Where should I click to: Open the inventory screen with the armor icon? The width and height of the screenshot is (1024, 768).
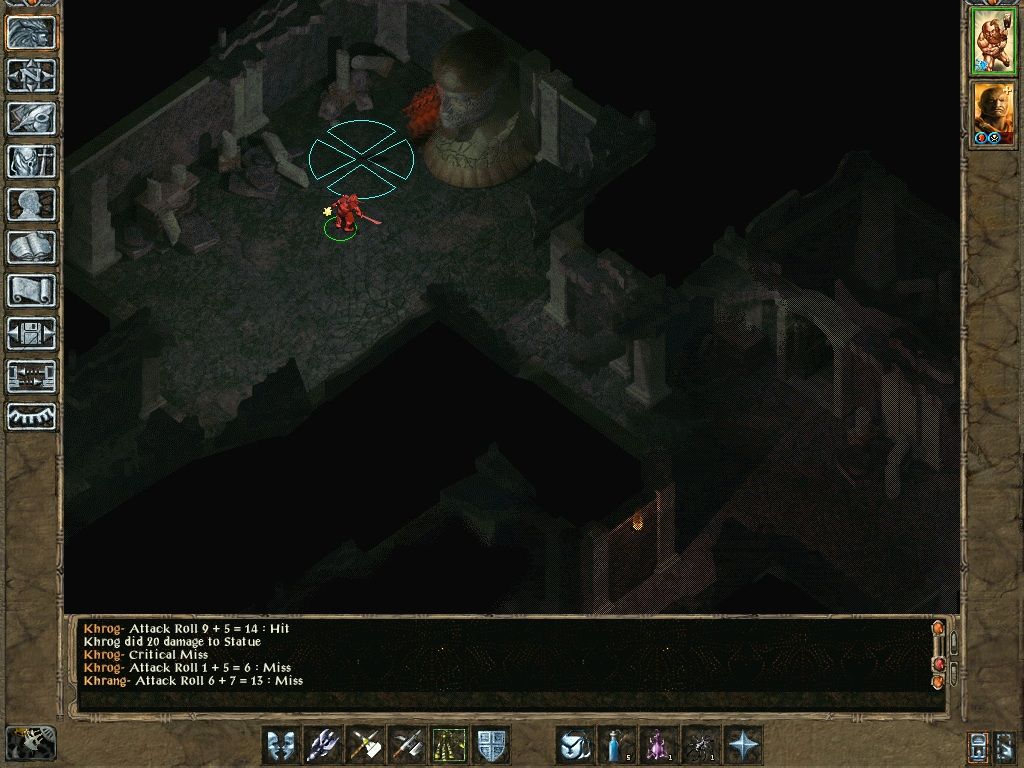point(31,161)
